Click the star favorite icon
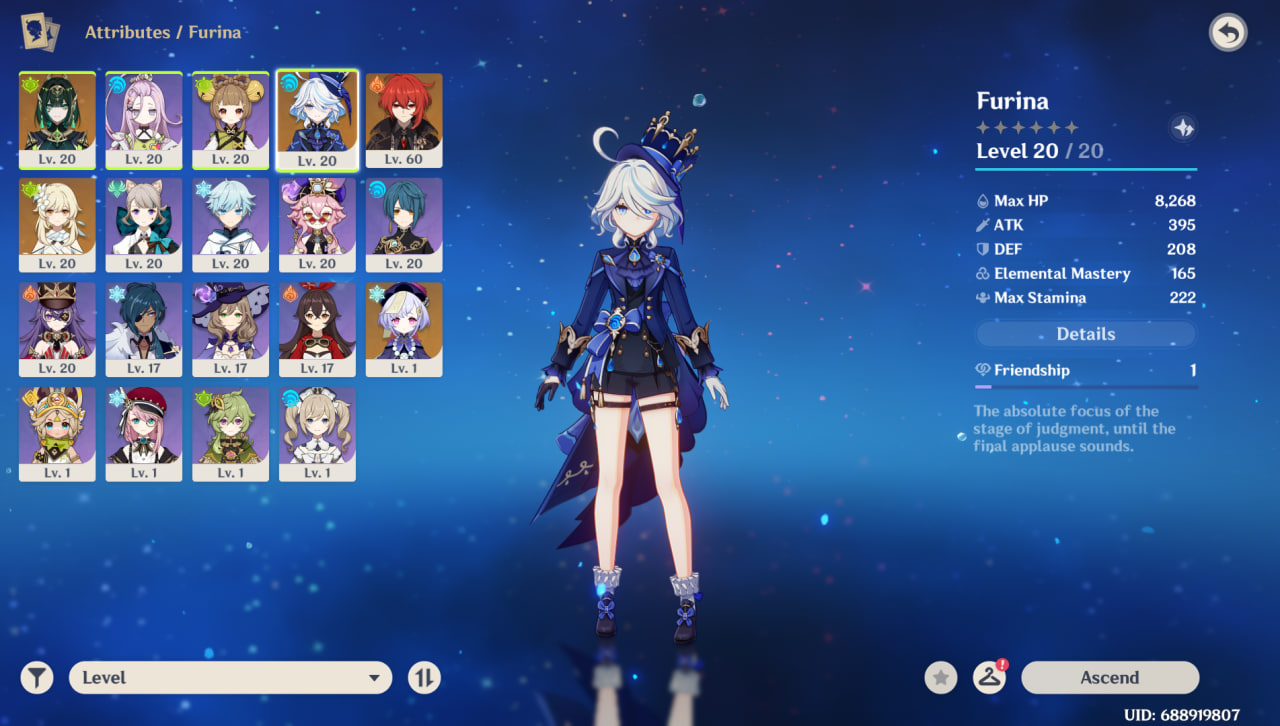Screen dimensions: 1280x726 (940, 677)
